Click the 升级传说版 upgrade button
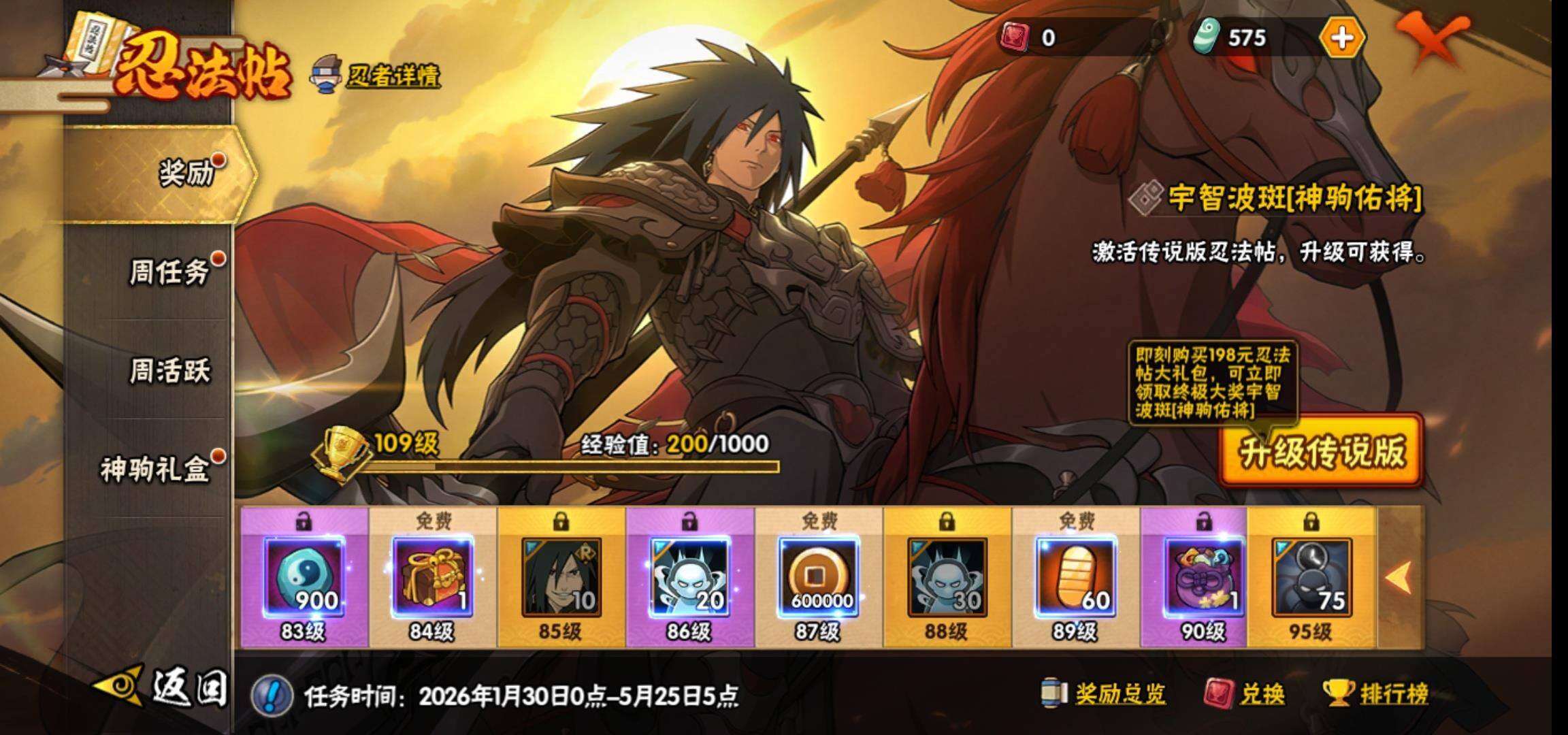This screenshot has height=735, width=1568. pos(1321,451)
